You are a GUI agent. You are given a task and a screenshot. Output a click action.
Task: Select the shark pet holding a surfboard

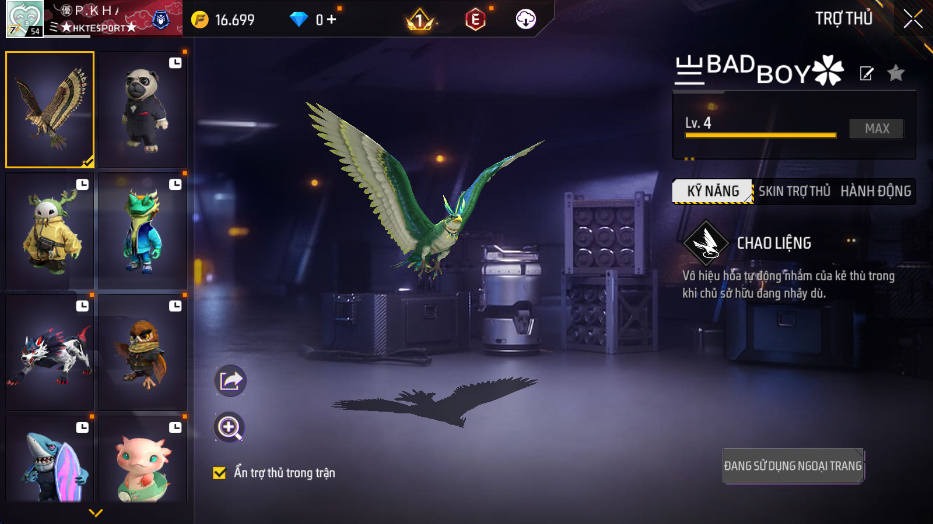tap(50, 462)
